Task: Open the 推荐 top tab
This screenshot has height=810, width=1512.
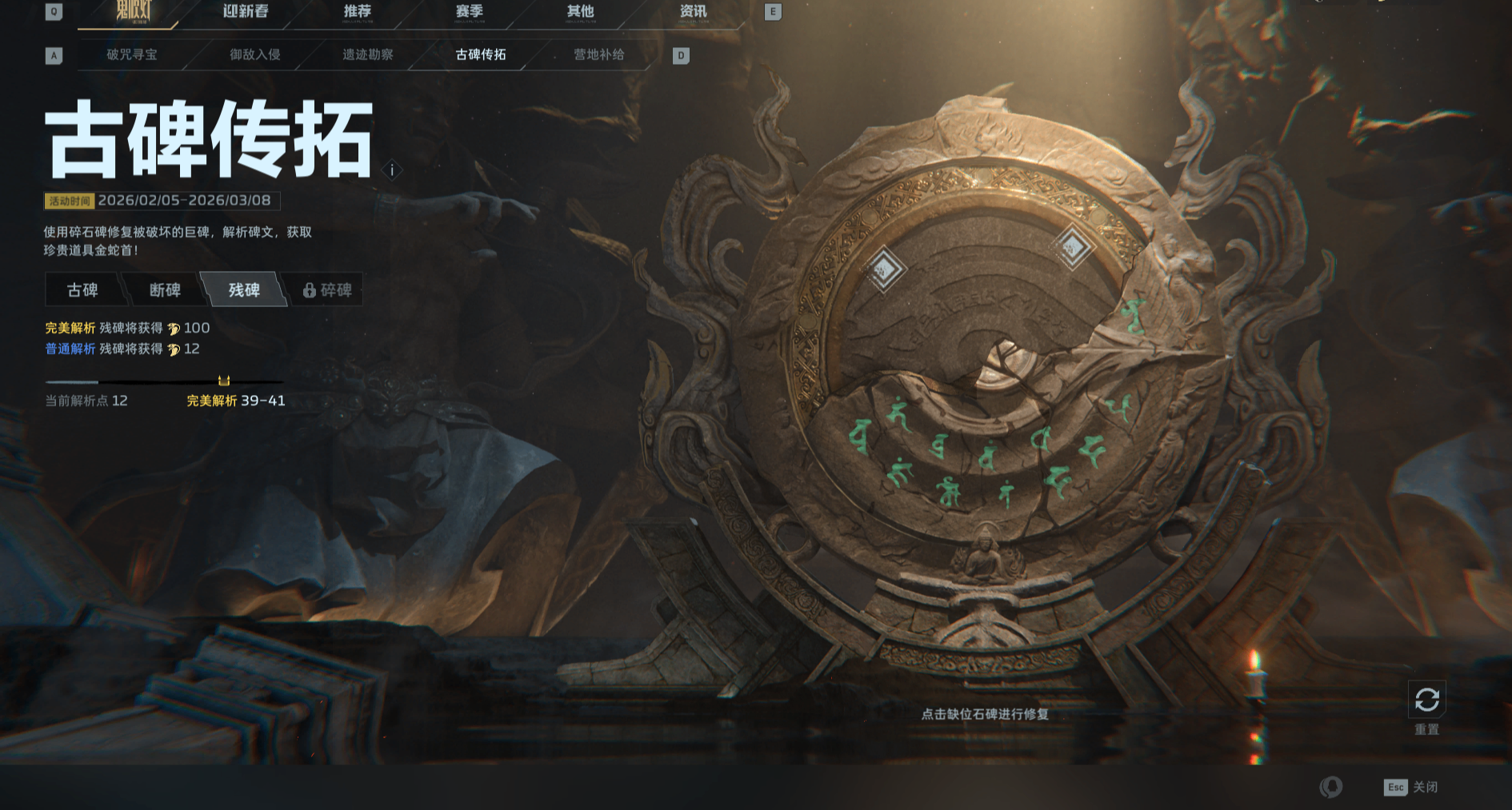Action: pos(357,11)
